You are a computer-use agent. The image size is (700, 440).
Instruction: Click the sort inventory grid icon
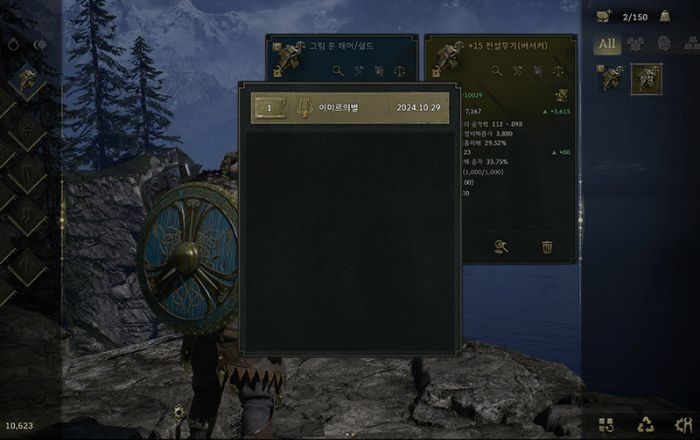[x=606, y=424]
